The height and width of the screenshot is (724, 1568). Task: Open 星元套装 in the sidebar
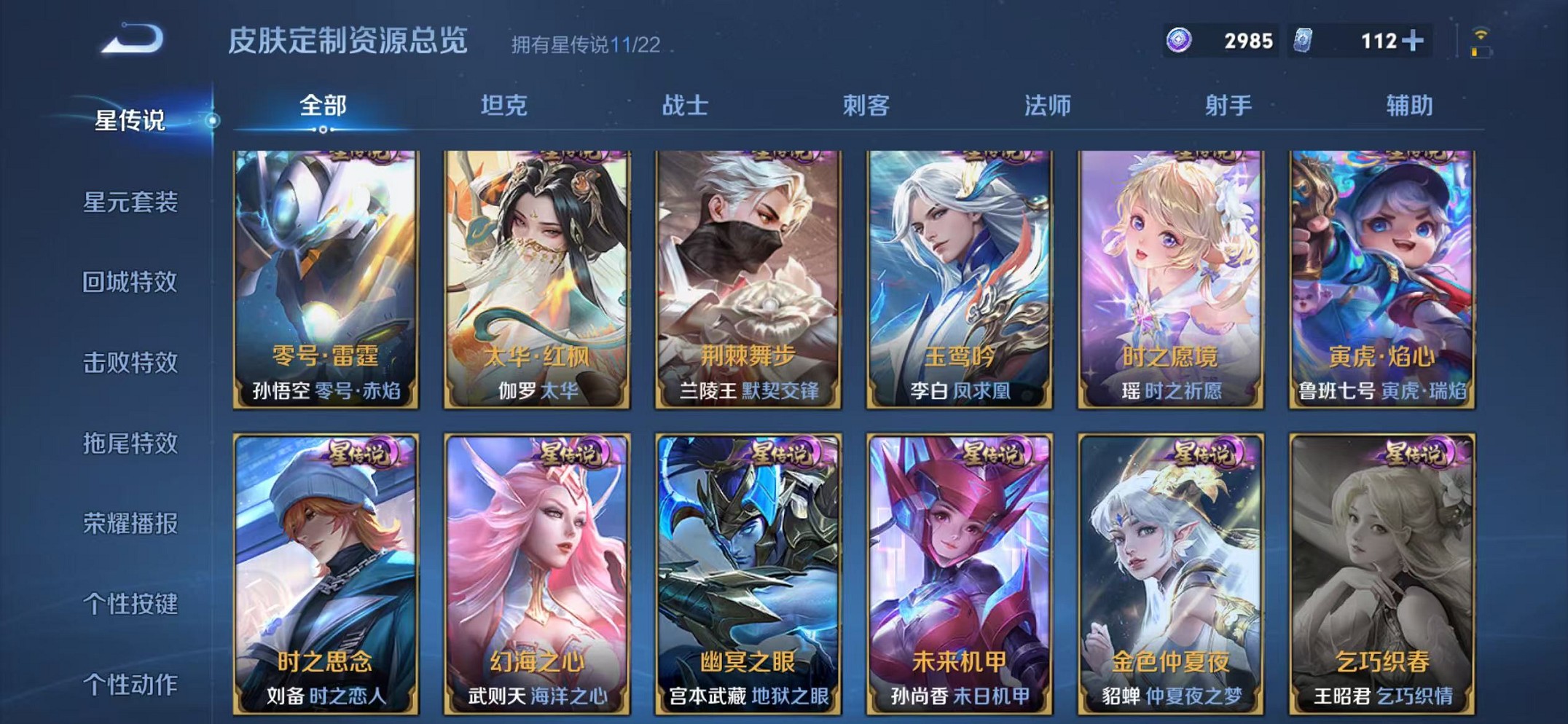[x=130, y=202]
